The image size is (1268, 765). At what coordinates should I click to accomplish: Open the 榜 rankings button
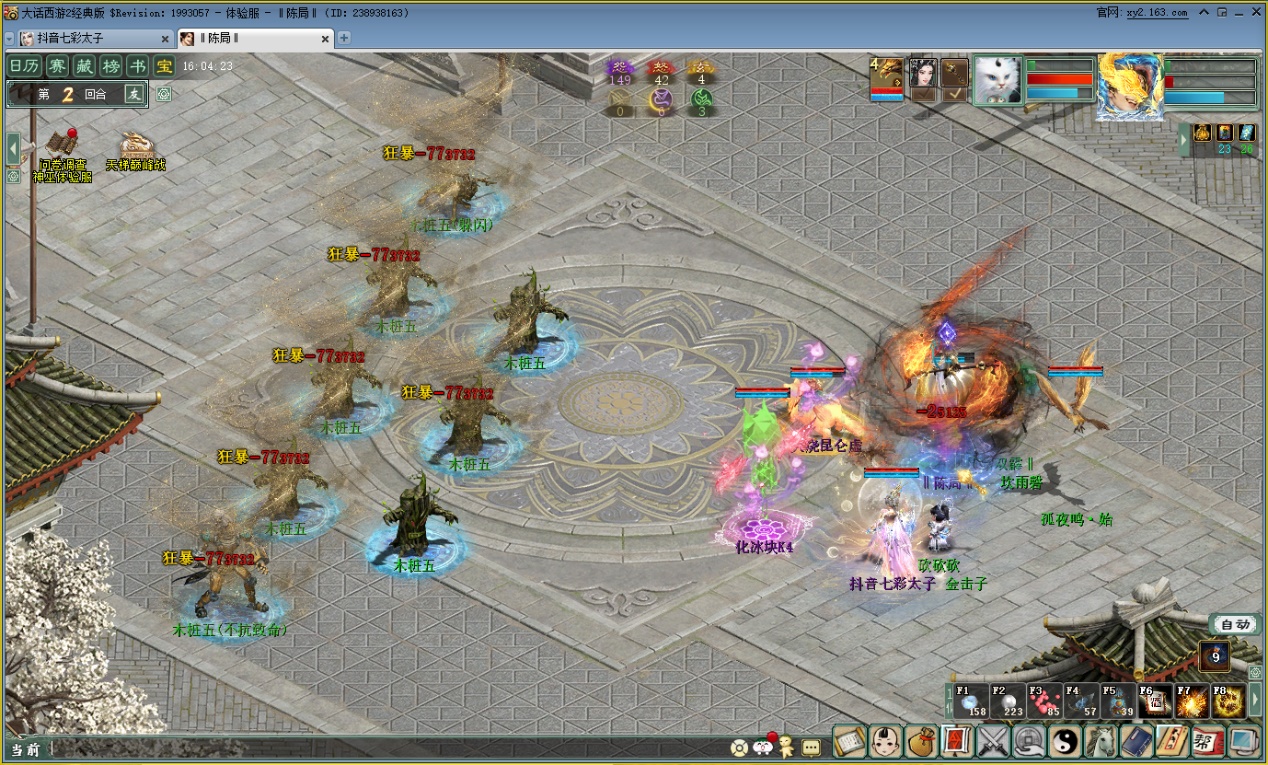click(x=112, y=66)
